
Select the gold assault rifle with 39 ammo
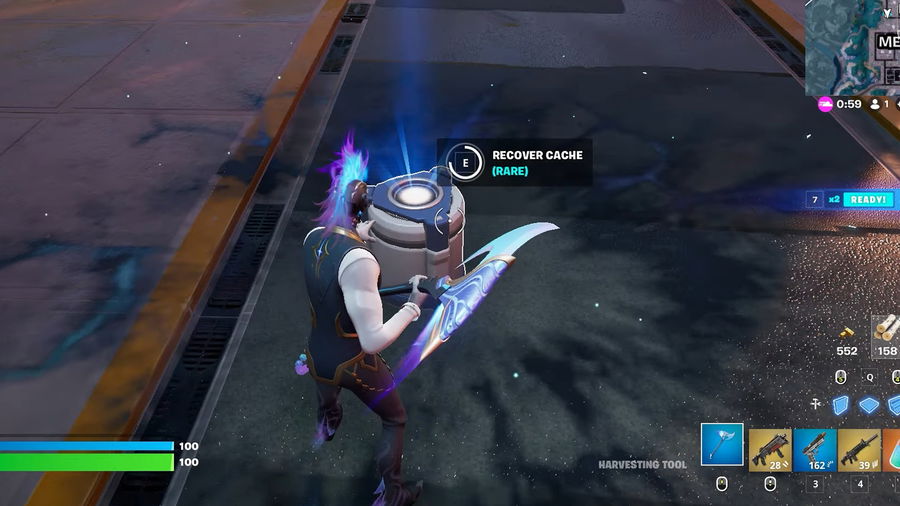click(859, 449)
